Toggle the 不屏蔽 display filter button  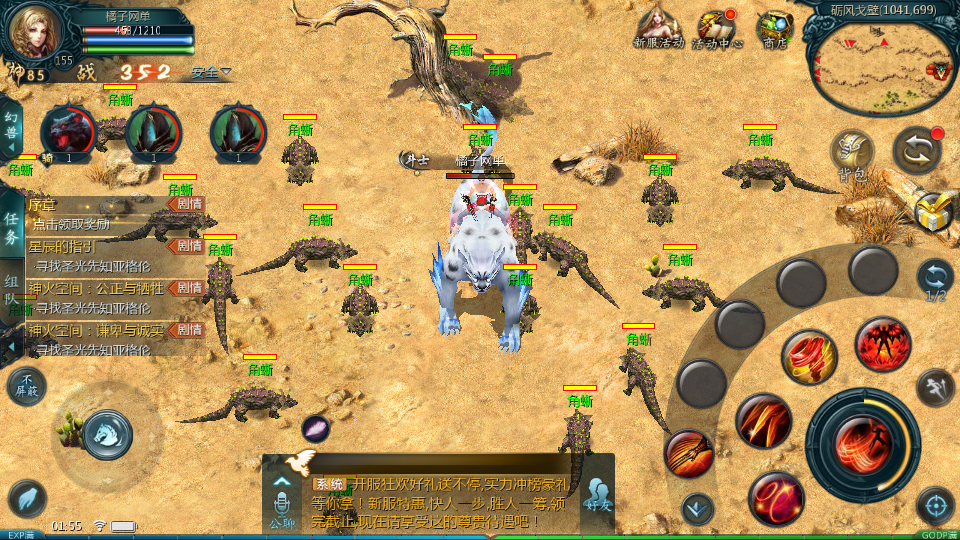(x=26, y=386)
